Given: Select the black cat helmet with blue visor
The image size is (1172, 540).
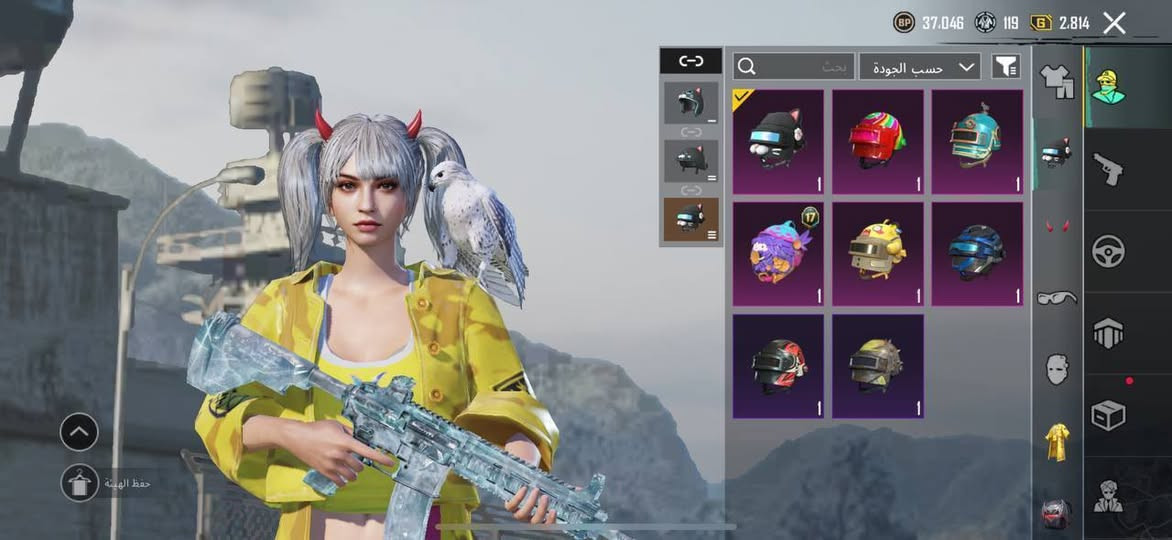Looking at the screenshot, I should (x=778, y=141).
